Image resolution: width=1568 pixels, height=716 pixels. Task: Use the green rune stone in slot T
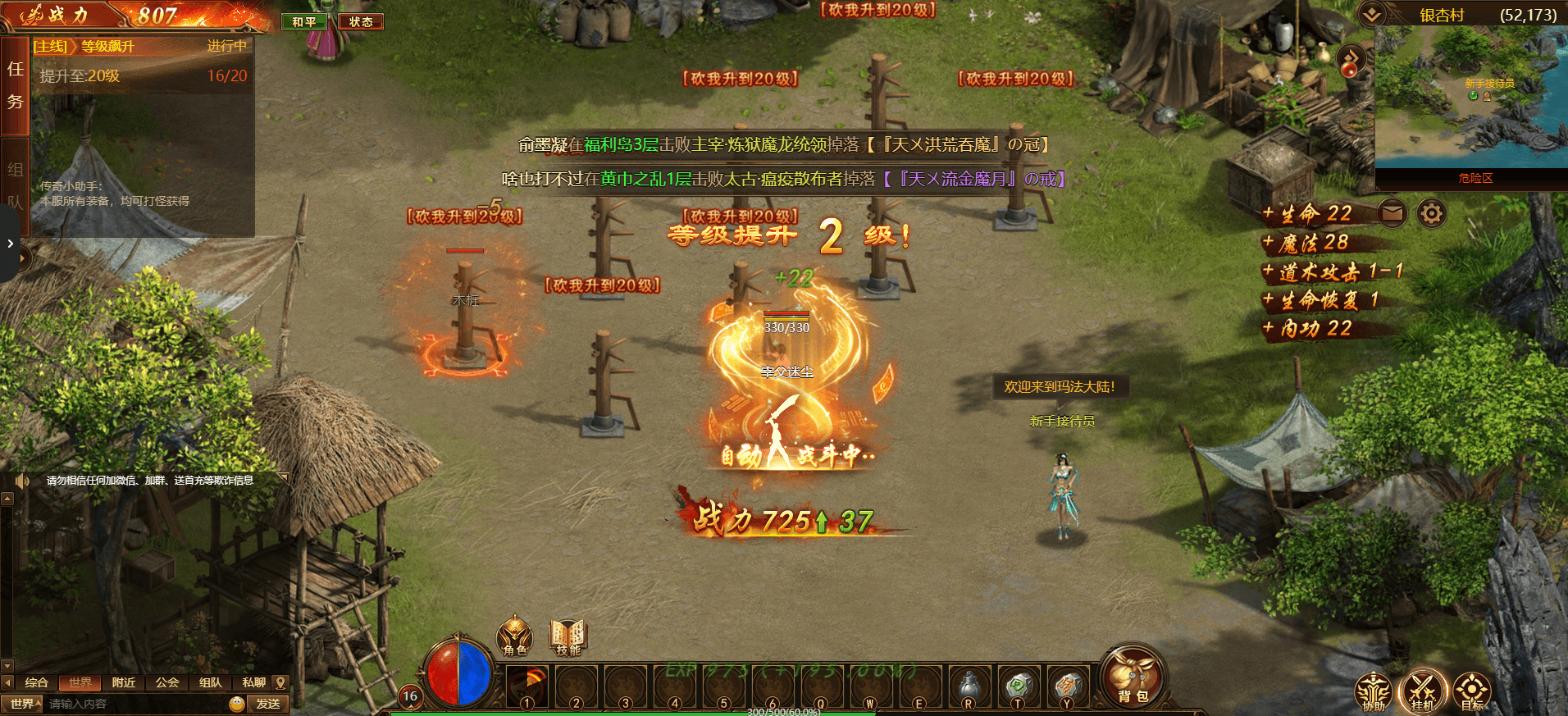[x=1018, y=686]
